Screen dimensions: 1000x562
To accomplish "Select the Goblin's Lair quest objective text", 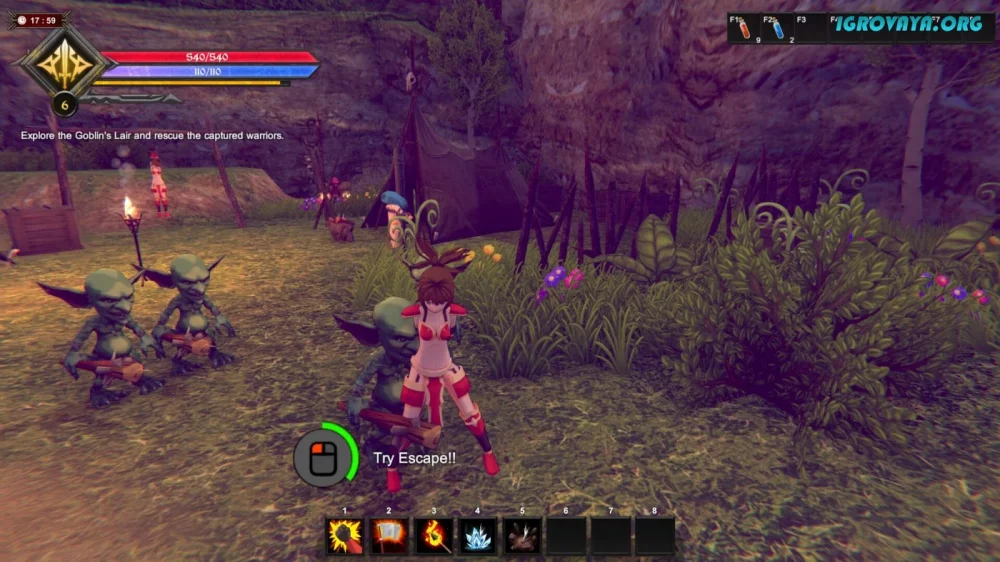I will 152,135.
